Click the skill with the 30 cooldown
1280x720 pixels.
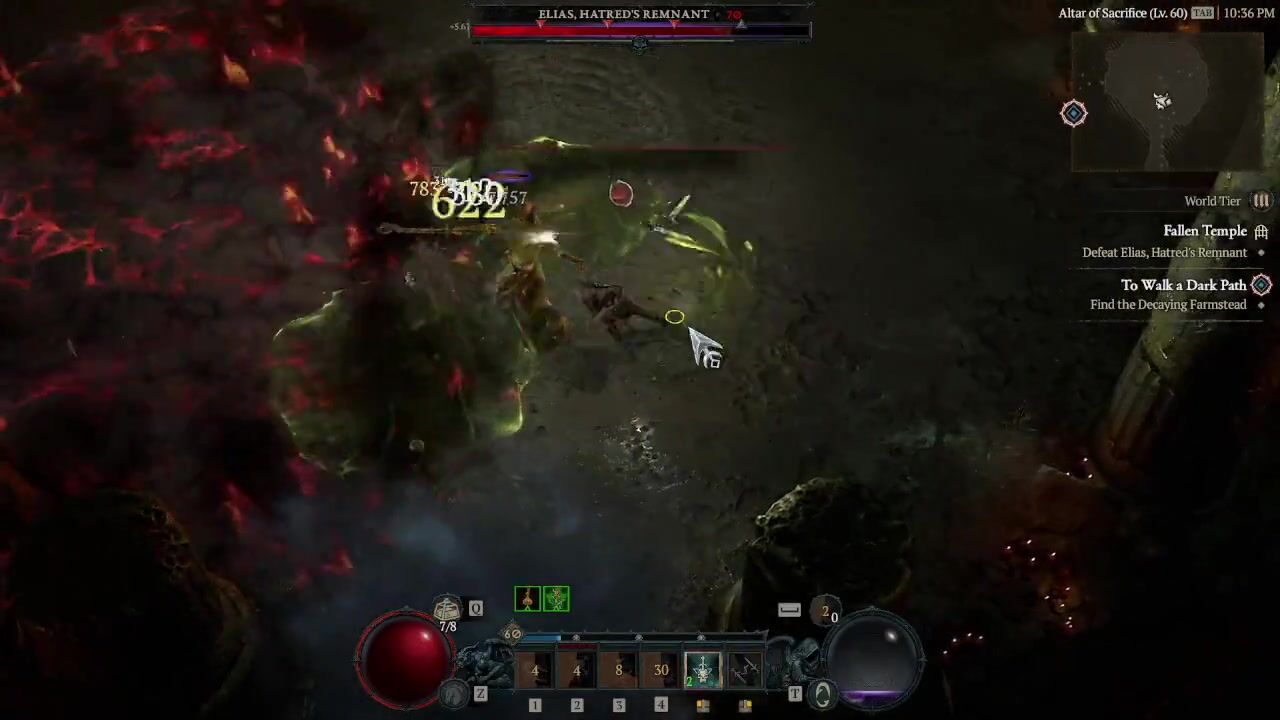[x=660, y=670]
